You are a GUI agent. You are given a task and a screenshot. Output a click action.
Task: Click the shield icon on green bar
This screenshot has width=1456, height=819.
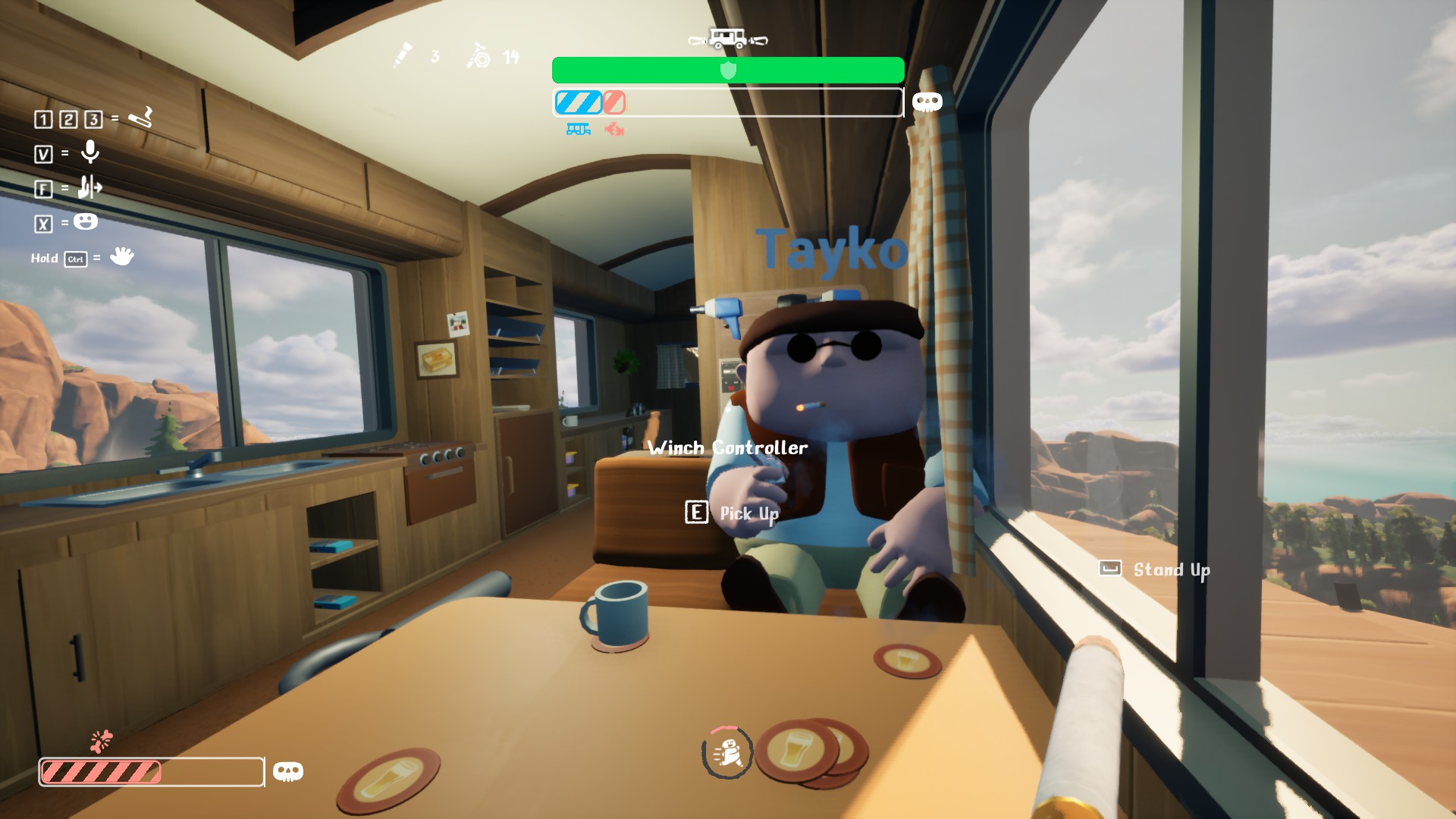(728, 71)
